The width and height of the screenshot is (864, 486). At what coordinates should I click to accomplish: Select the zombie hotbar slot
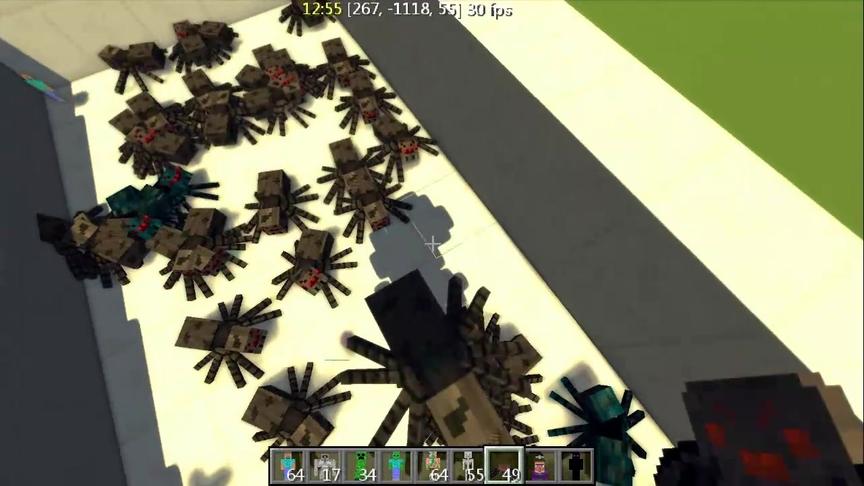(x=397, y=466)
